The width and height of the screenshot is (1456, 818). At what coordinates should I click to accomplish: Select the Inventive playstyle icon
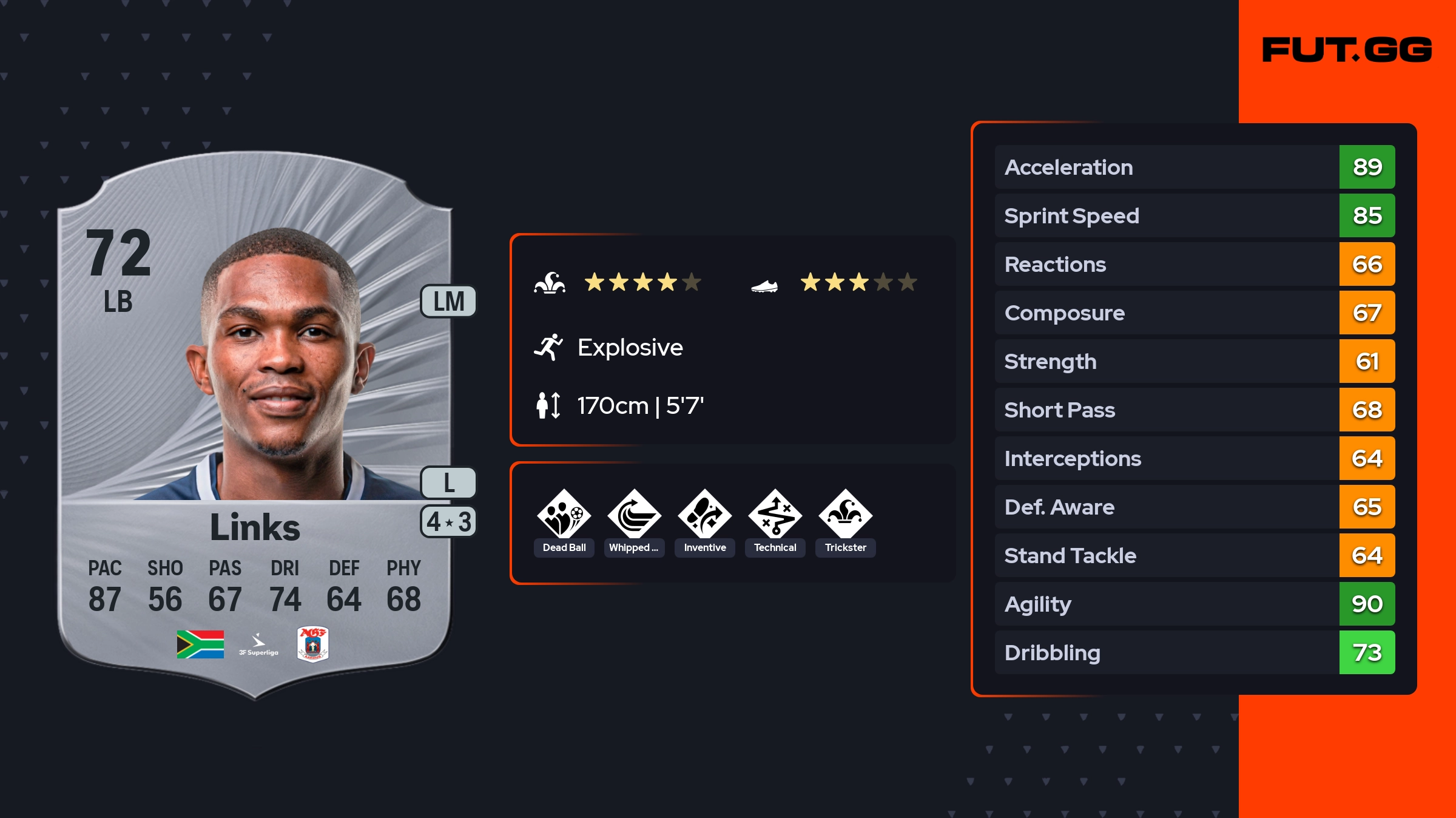click(x=705, y=515)
